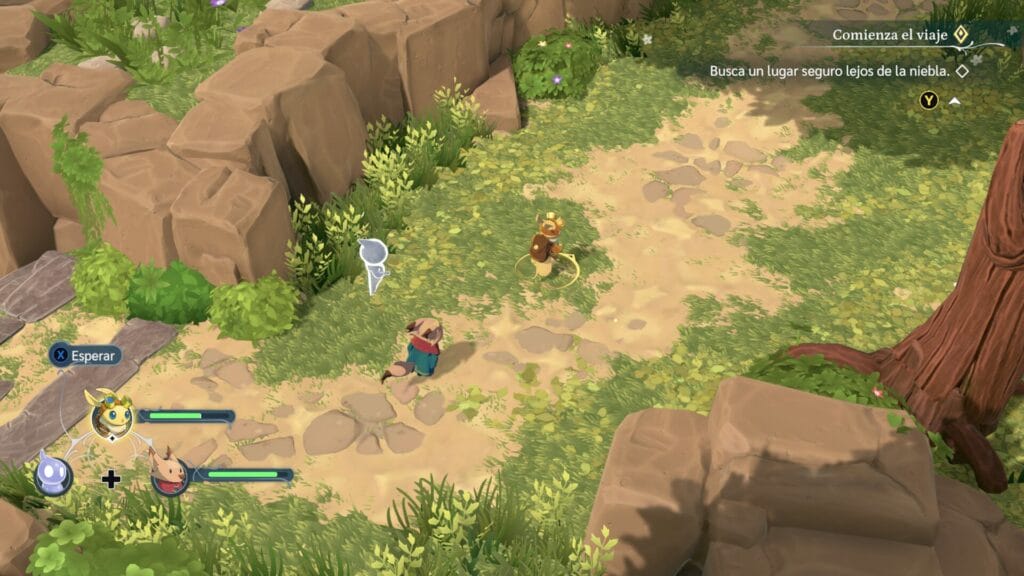Collapse the quest tracker with the up arrow

tap(954, 101)
